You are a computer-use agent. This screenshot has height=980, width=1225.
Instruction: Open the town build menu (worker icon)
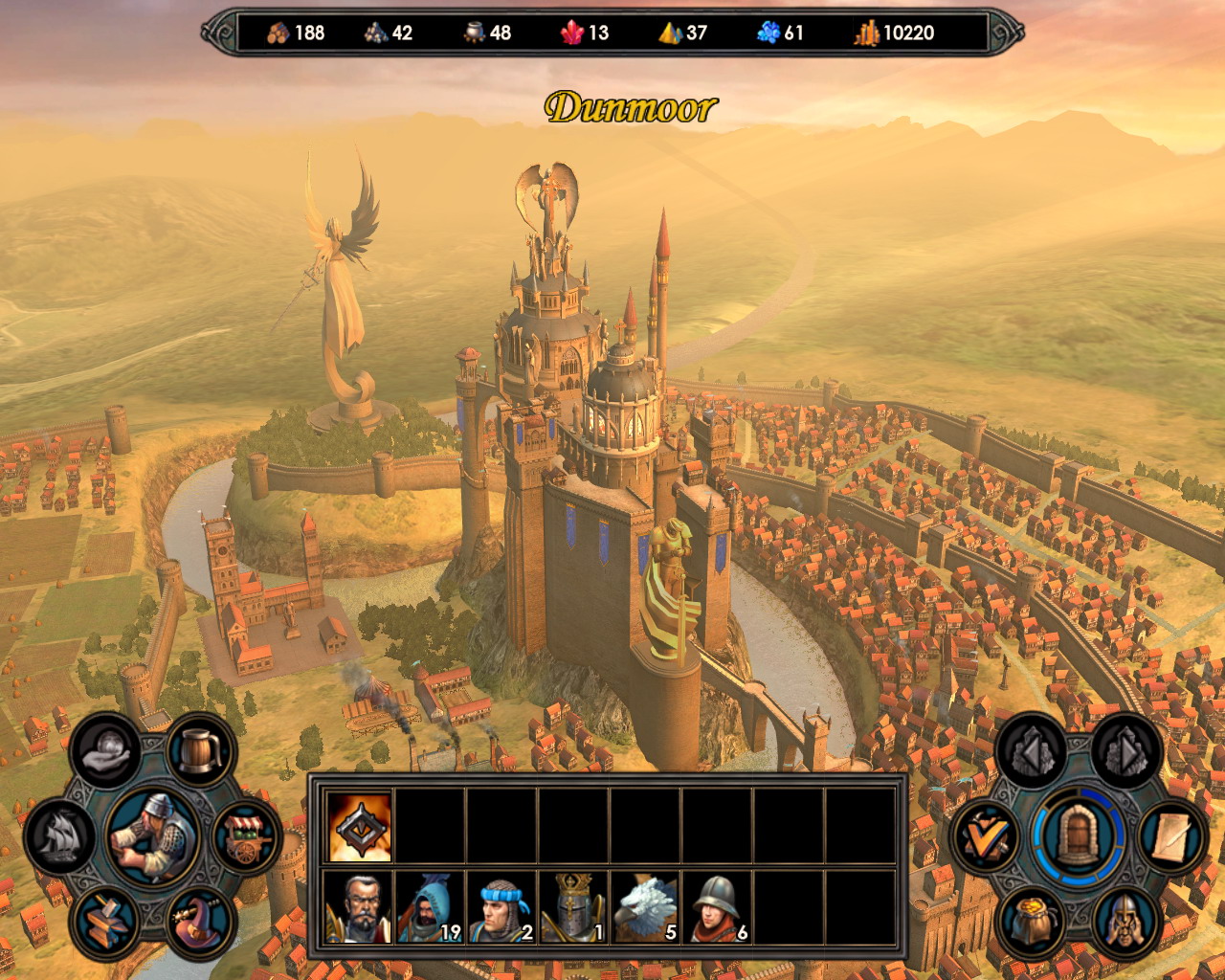click(x=153, y=835)
